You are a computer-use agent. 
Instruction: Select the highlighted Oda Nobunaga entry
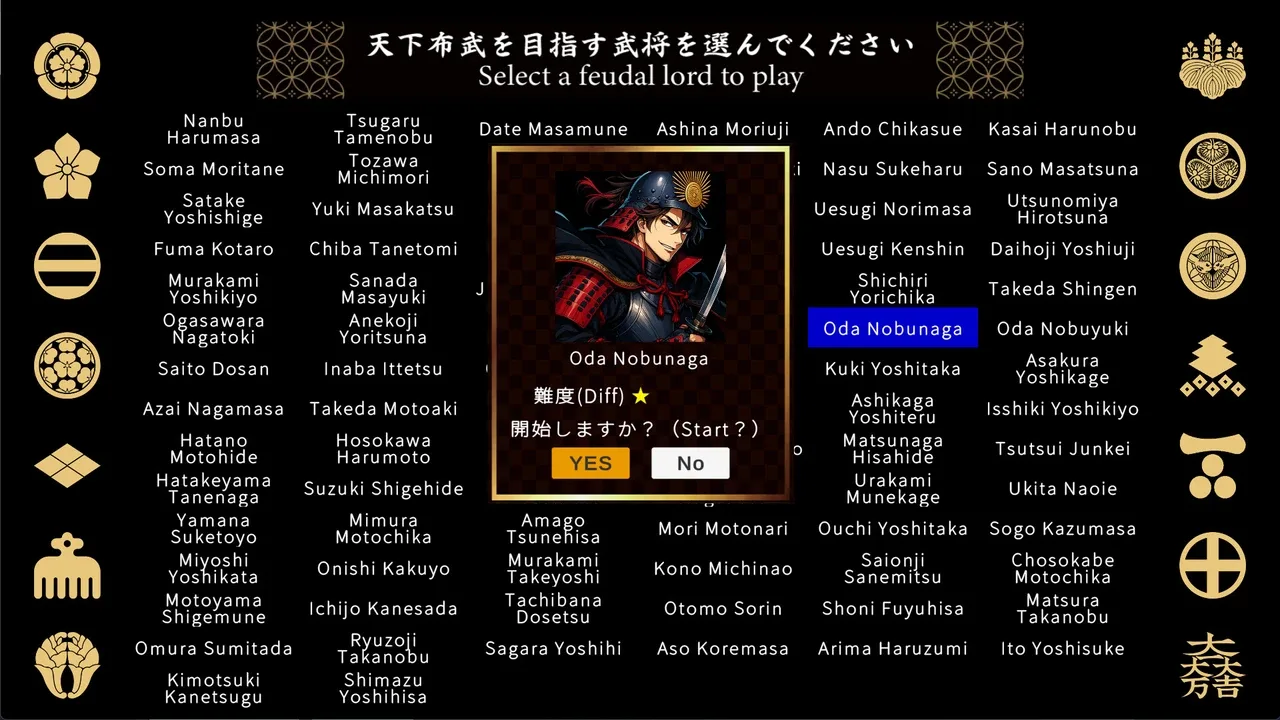point(892,329)
